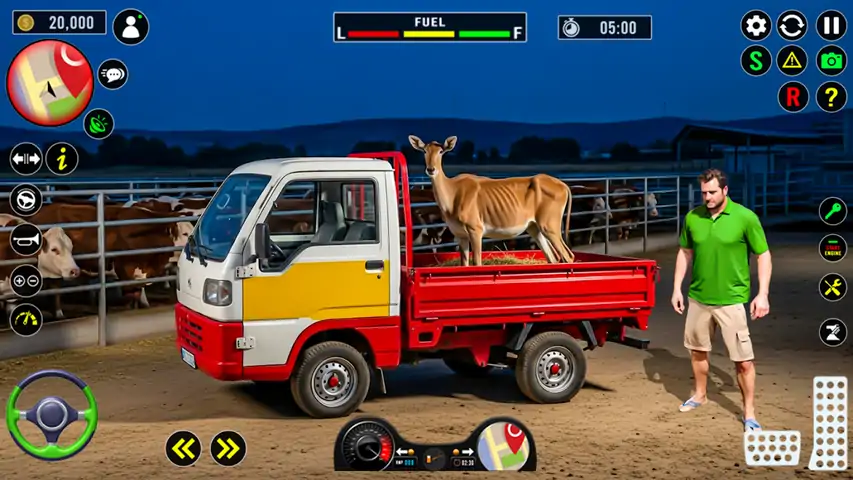Open the wrench and screwdriver repair icon
This screenshot has height=480, width=853.
(x=832, y=287)
